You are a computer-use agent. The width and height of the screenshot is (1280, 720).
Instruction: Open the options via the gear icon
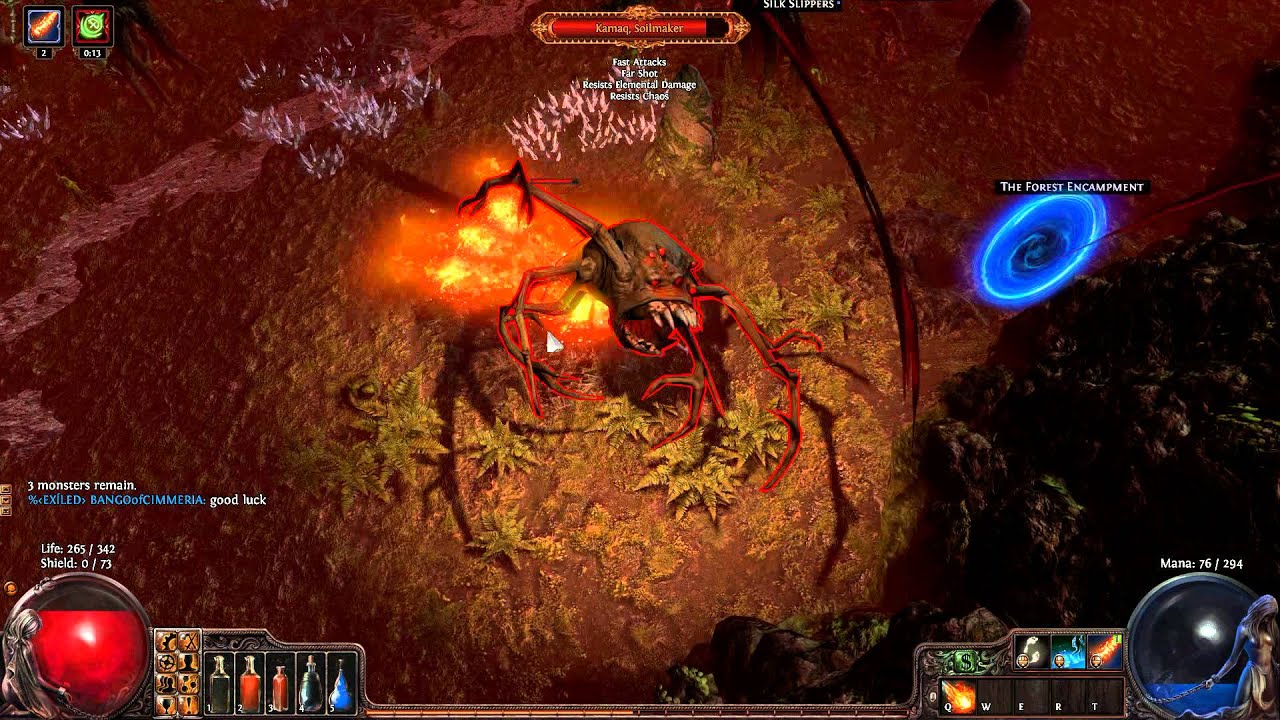[x=168, y=642]
